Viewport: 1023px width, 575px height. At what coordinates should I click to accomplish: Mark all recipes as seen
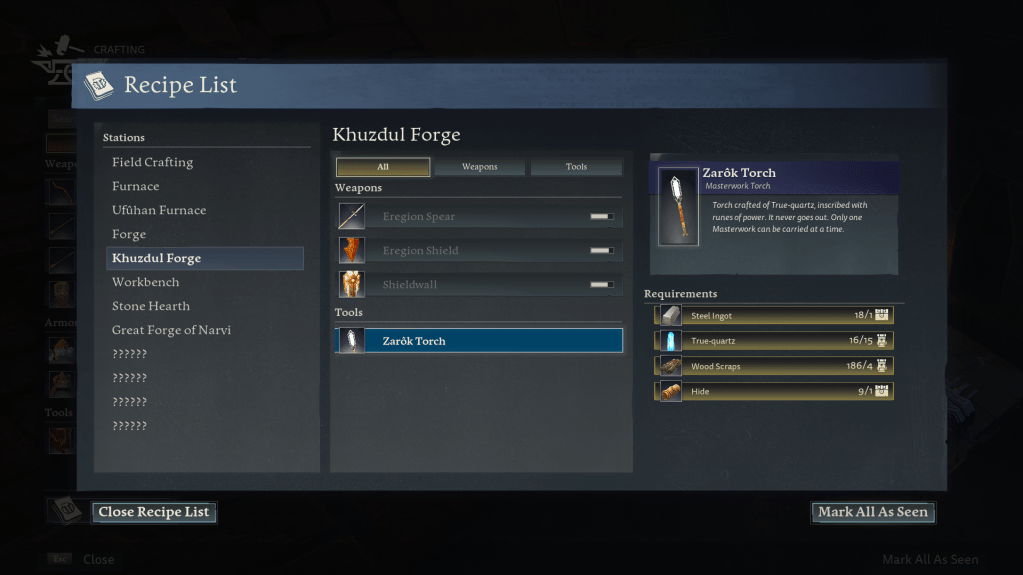[x=872, y=512]
